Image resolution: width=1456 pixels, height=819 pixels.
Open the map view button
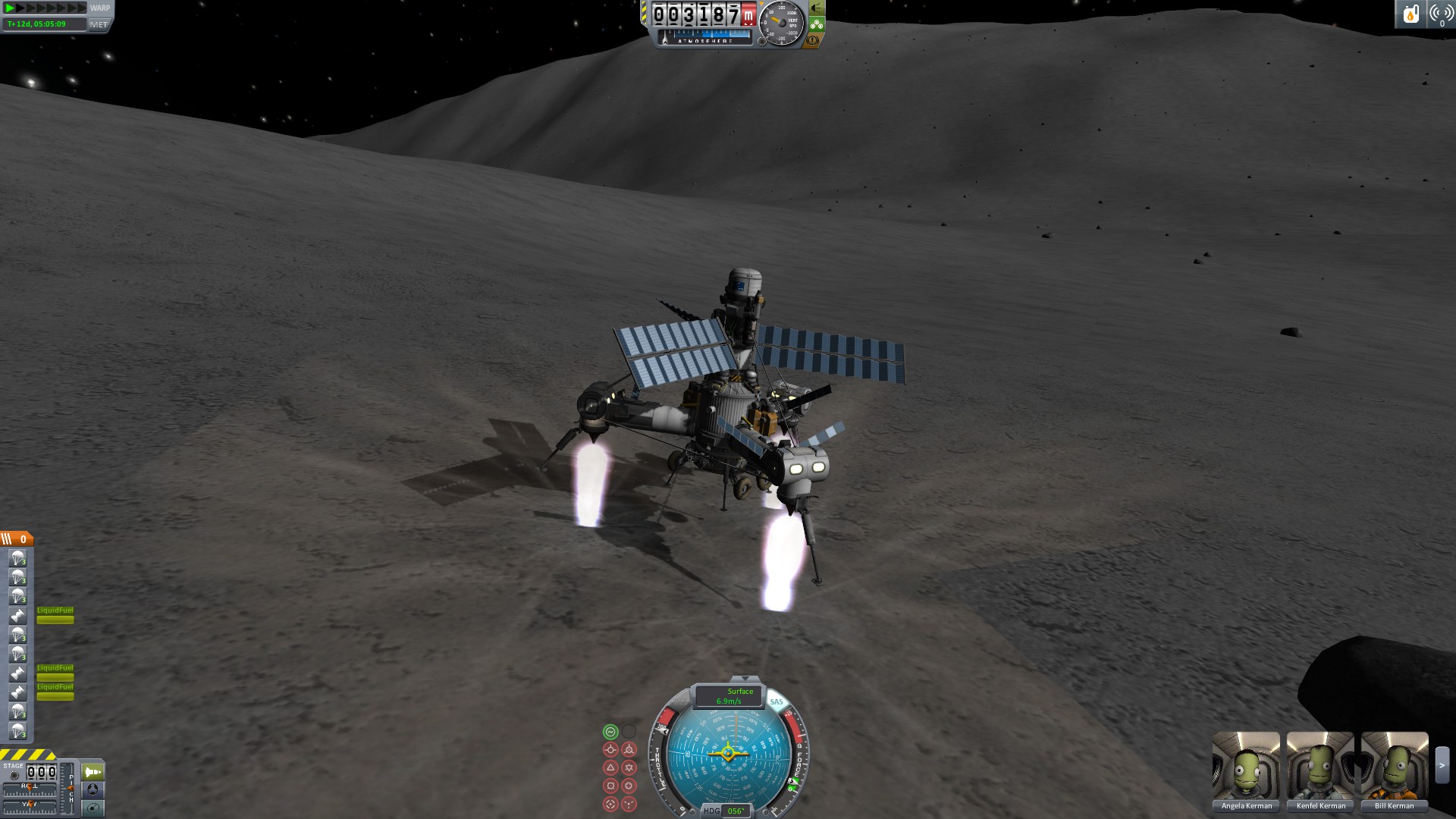point(93,808)
